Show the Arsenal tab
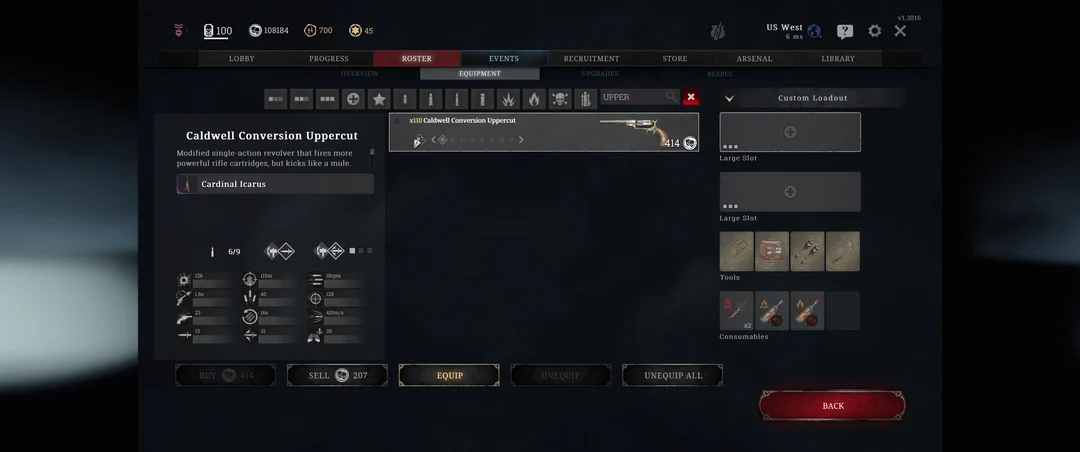The height and width of the screenshot is (452, 1080). tap(754, 59)
